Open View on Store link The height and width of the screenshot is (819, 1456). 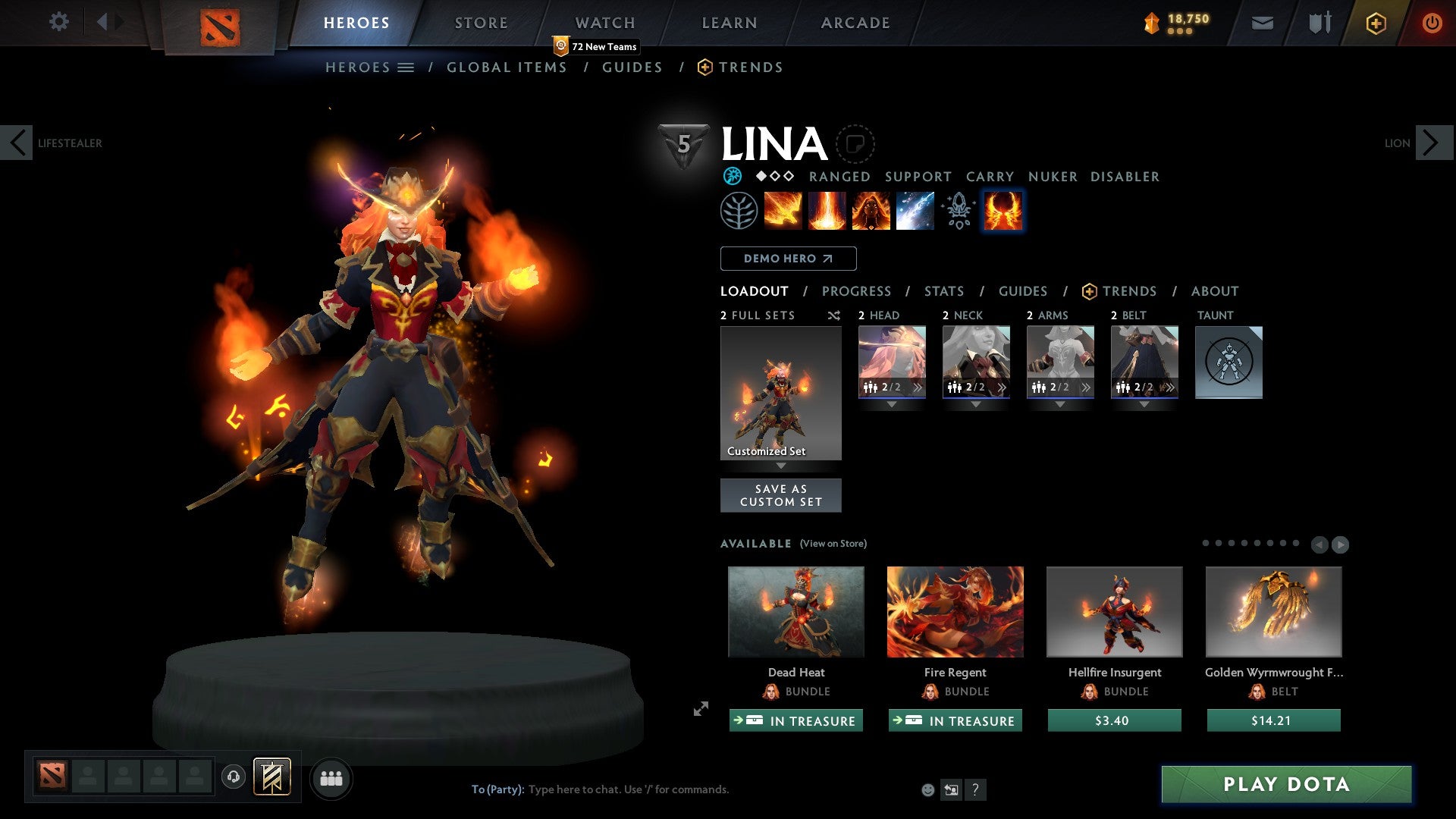[833, 544]
